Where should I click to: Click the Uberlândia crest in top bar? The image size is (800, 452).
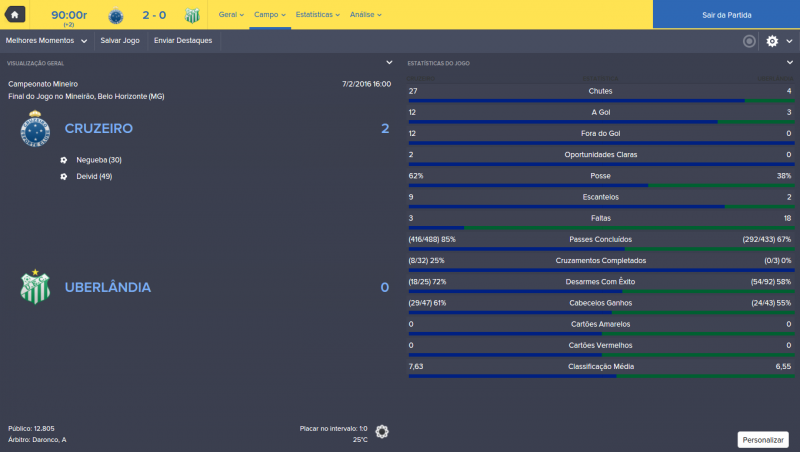tap(192, 15)
